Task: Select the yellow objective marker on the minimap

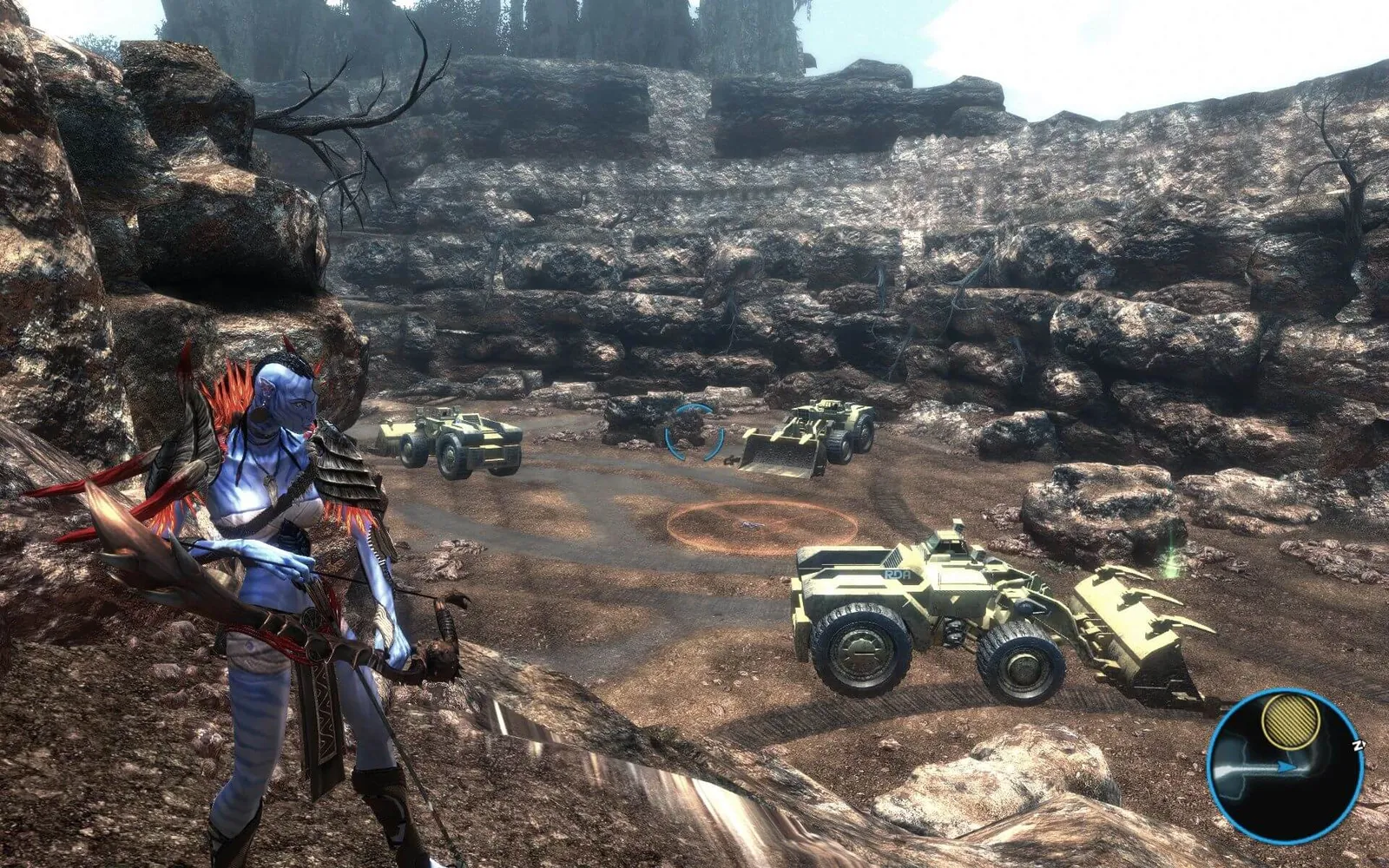Action: click(1291, 720)
